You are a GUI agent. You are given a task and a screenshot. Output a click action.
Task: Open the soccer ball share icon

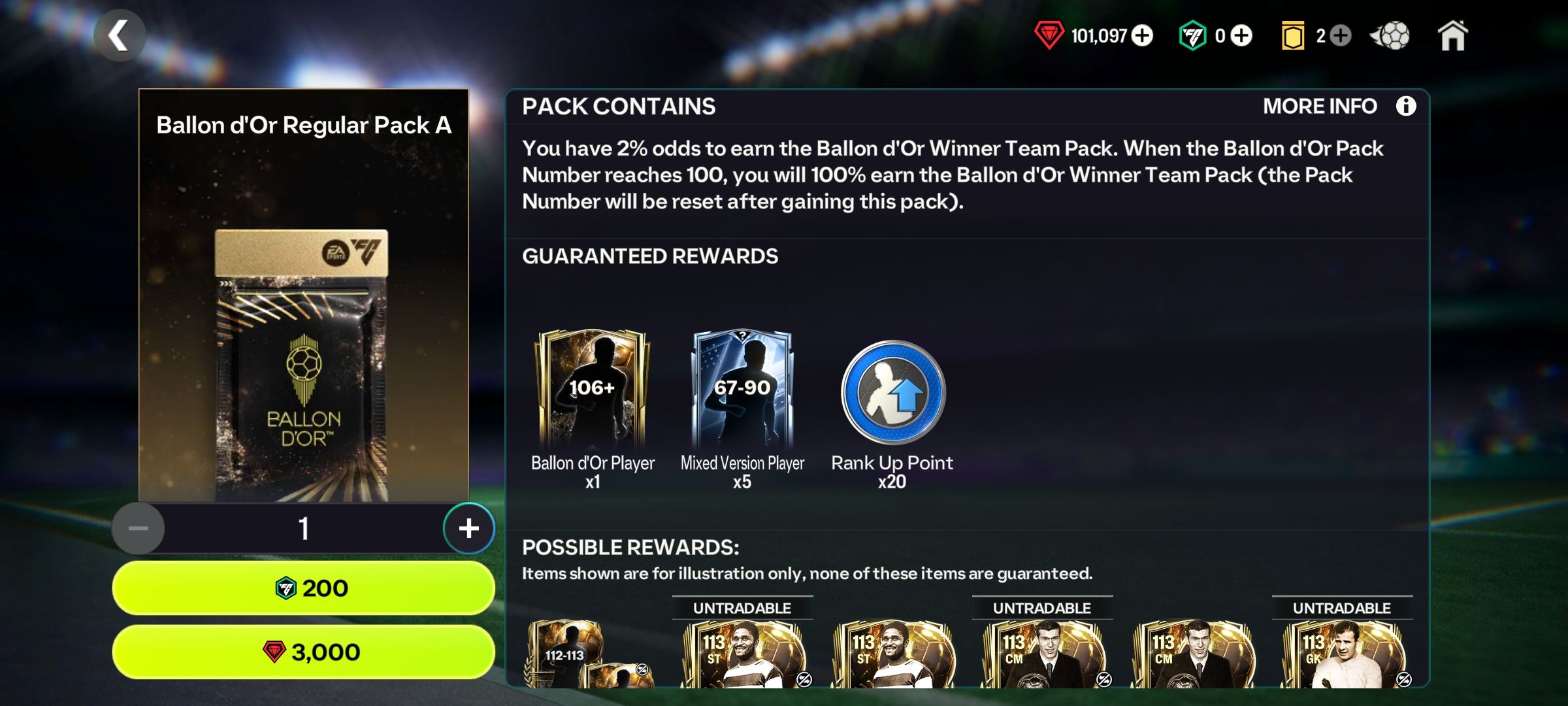[1390, 35]
